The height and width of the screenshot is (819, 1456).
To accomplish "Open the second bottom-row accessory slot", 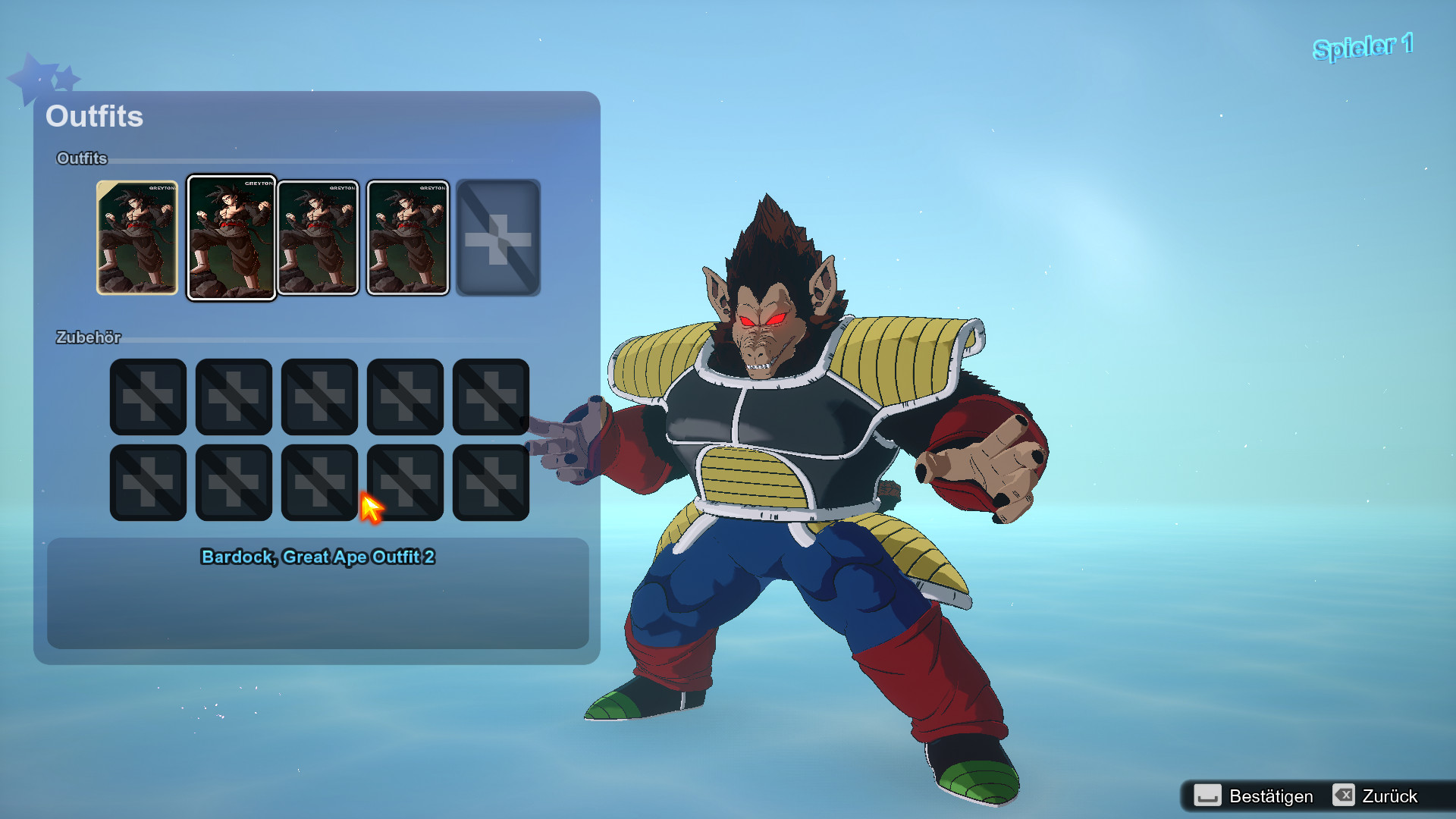I will (x=234, y=482).
